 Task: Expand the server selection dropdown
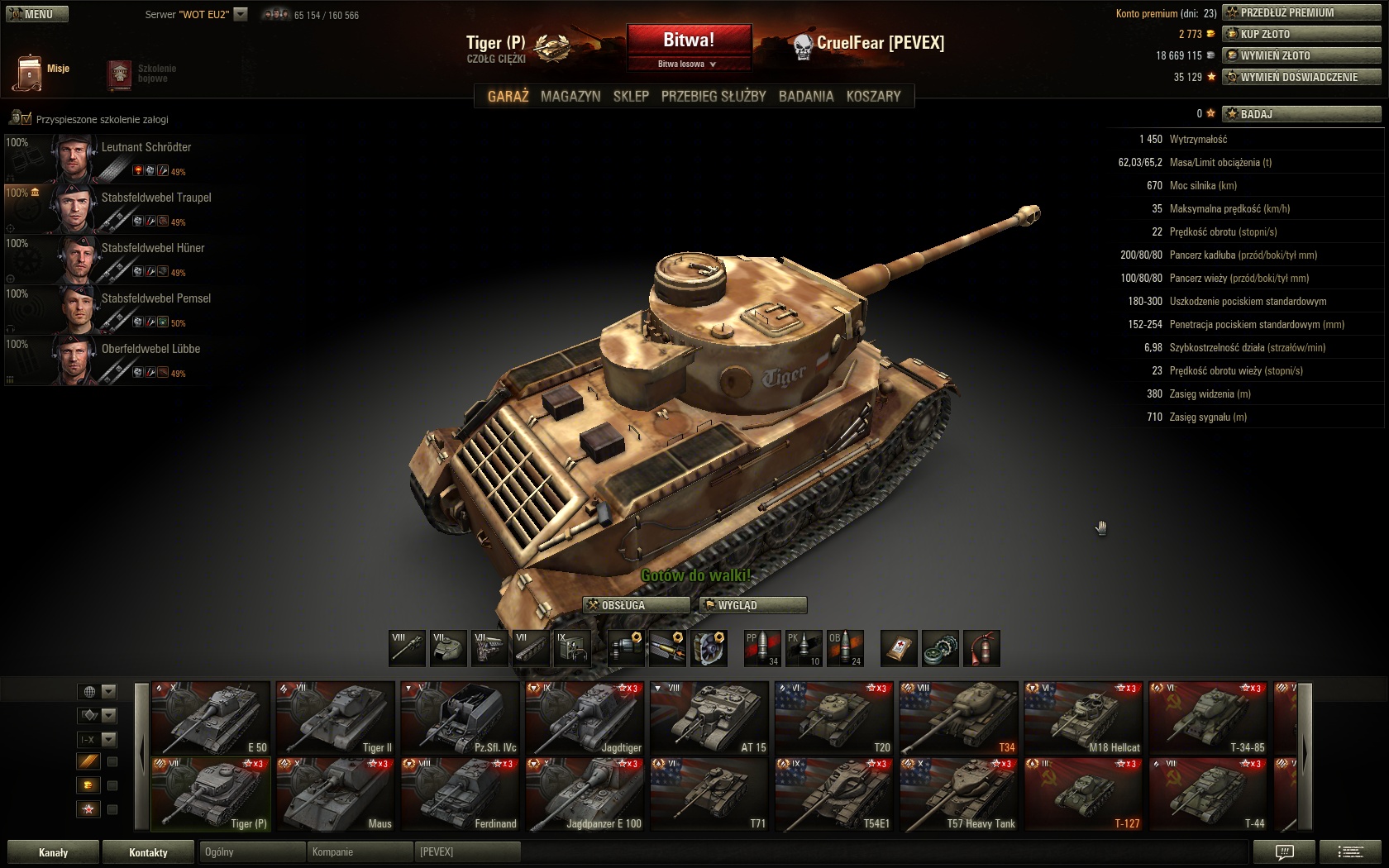coord(241,14)
